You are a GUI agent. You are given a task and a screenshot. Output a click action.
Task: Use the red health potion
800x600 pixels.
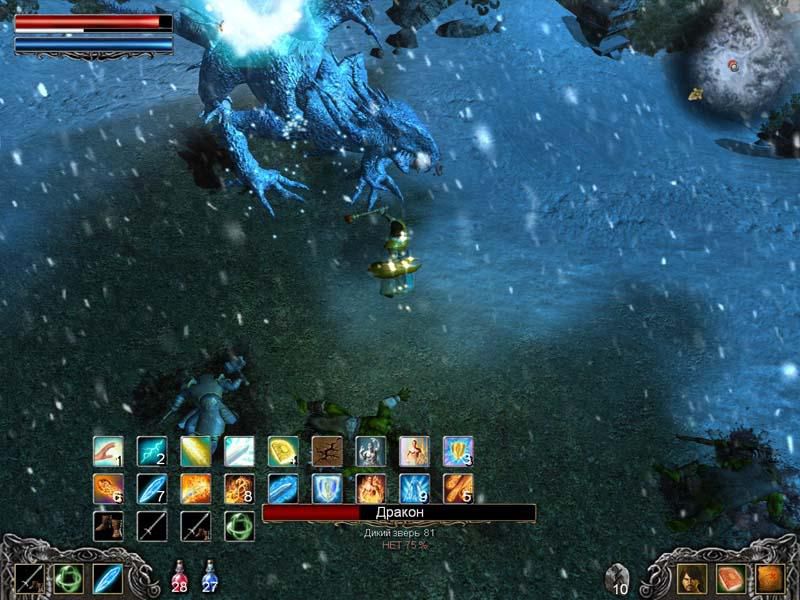point(180,577)
